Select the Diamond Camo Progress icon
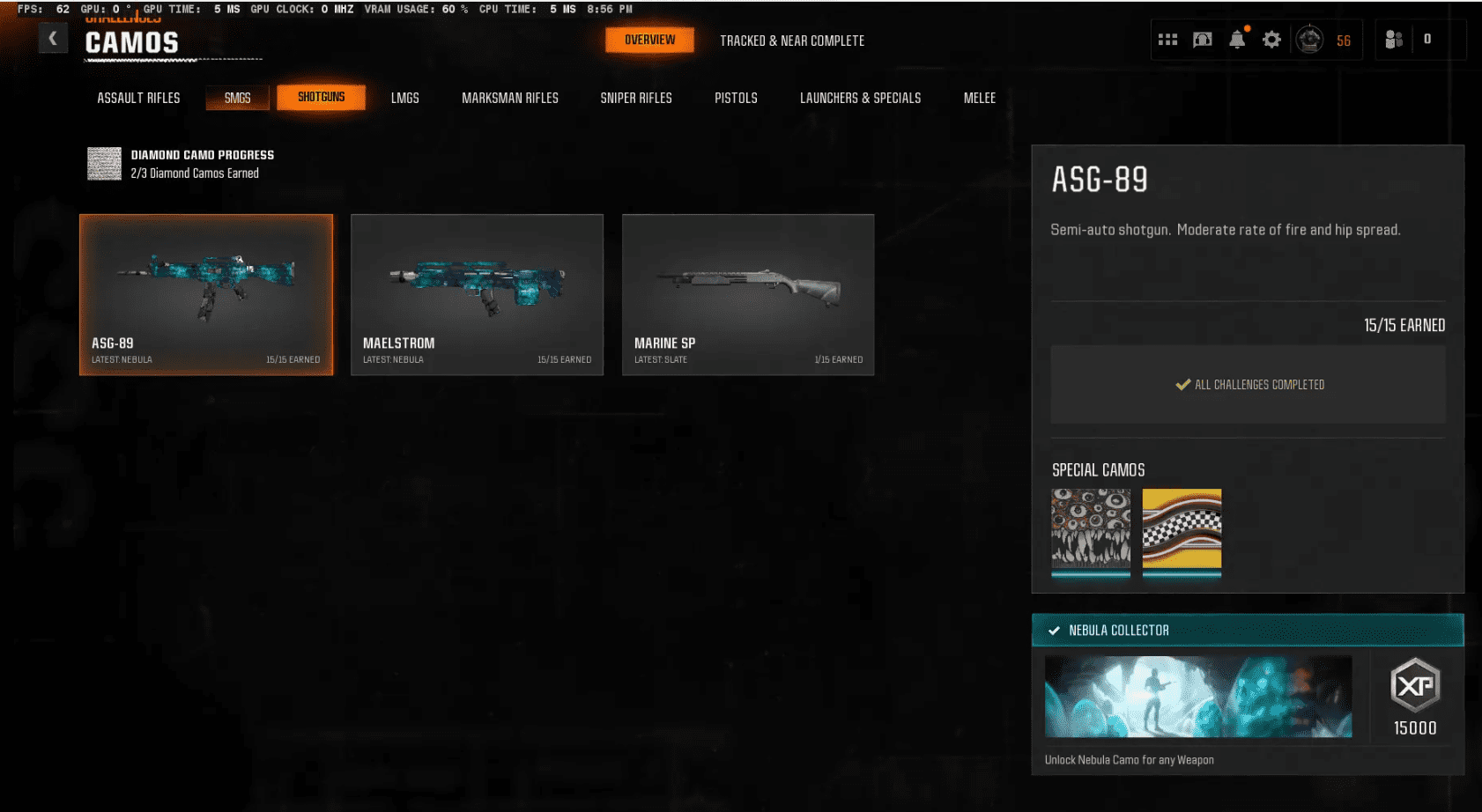 coord(104,164)
